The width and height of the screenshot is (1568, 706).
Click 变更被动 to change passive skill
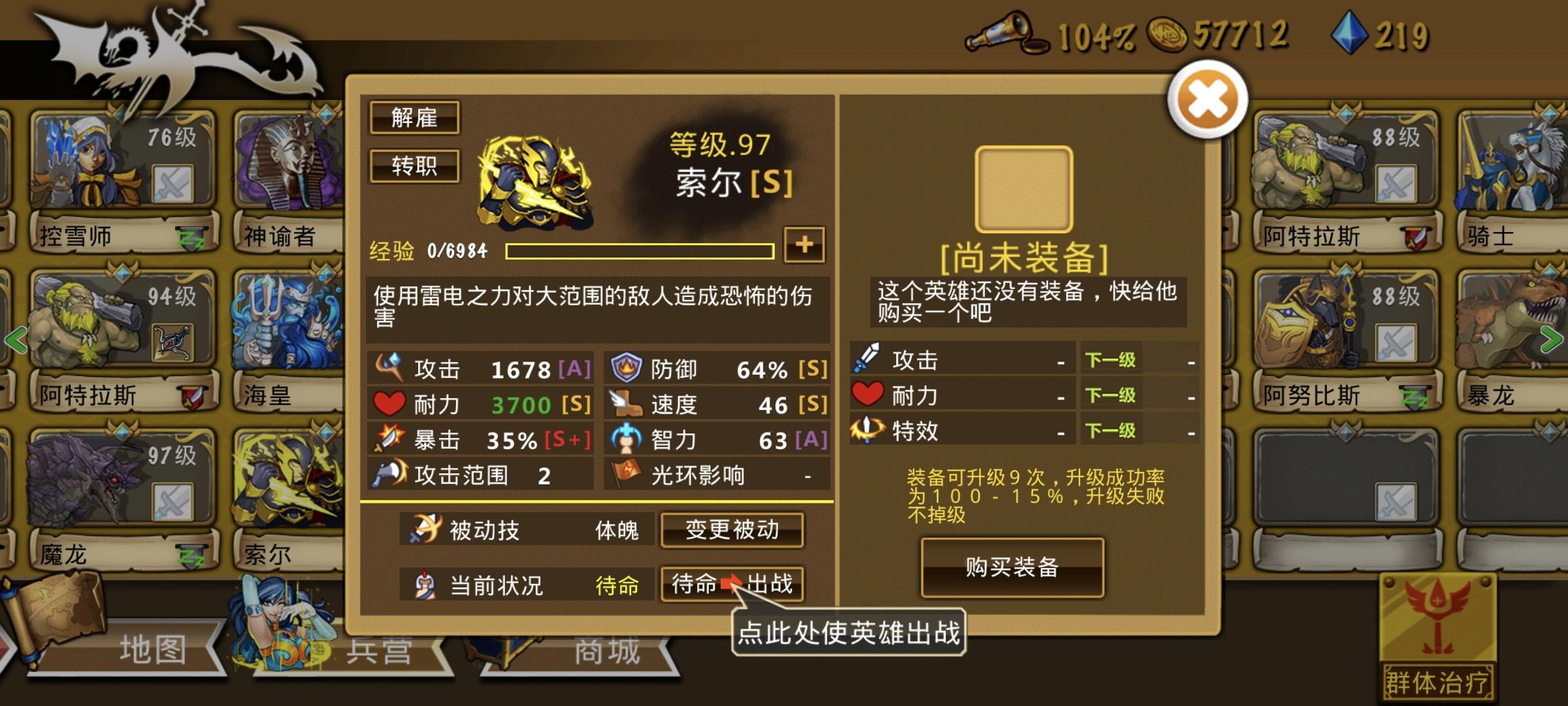(732, 531)
